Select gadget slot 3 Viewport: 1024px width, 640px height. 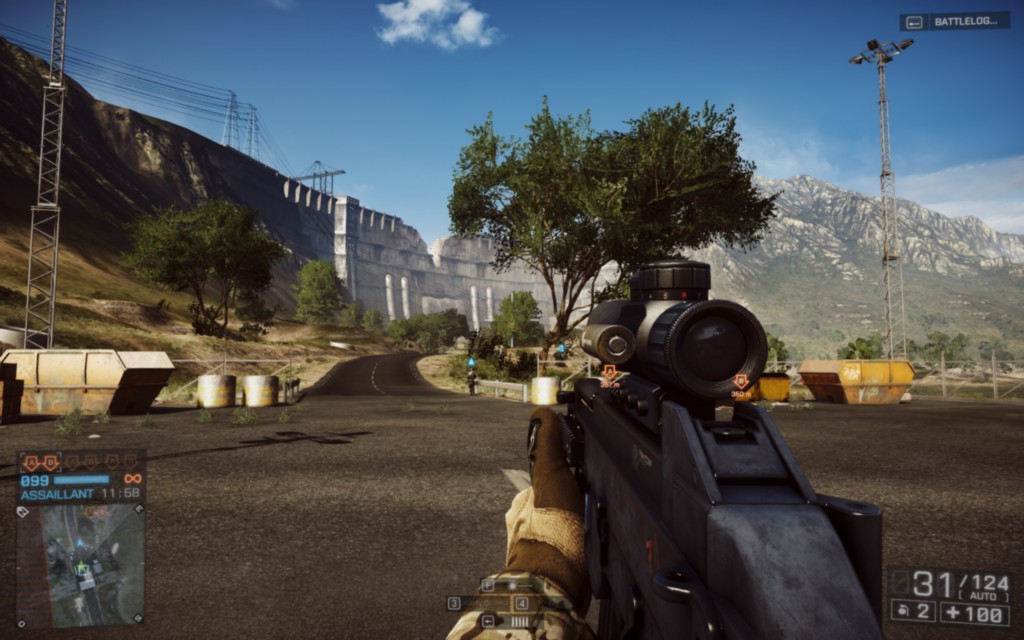(x=454, y=603)
